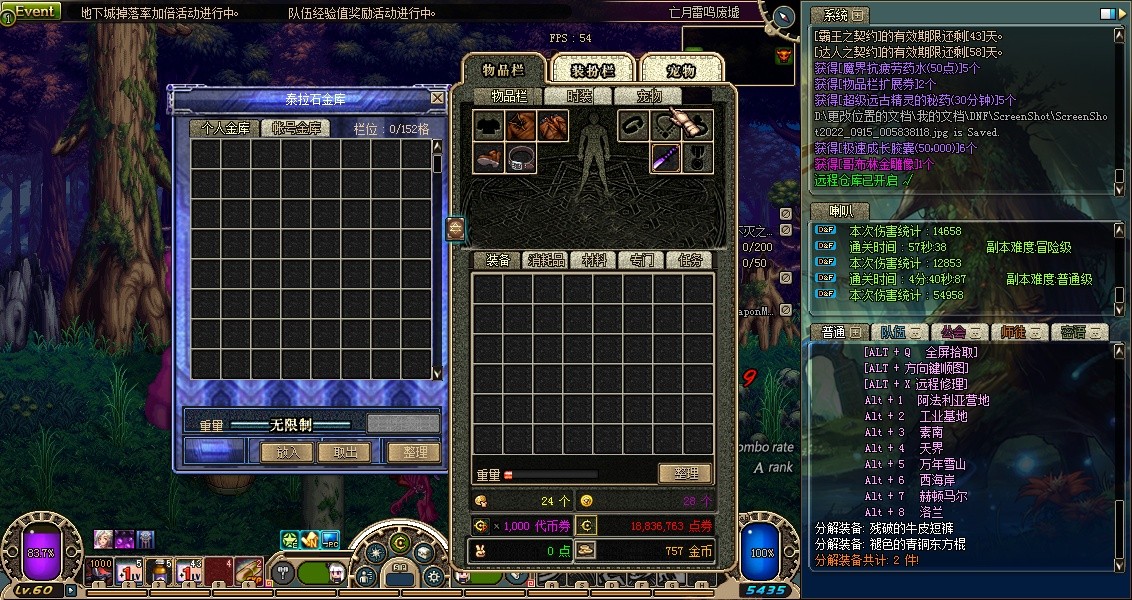The width and height of the screenshot is (1132, 600).
Task: Select the 时装 fashion sub-tab
Action: click(x=579, y=96)
